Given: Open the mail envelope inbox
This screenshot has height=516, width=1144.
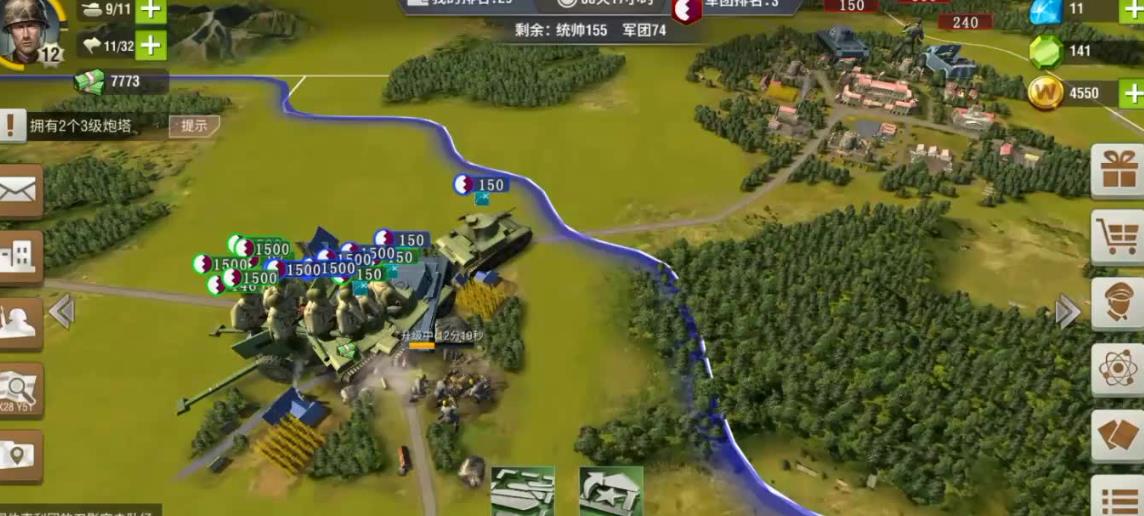Looking at the screenshot, I should (20, 190).
